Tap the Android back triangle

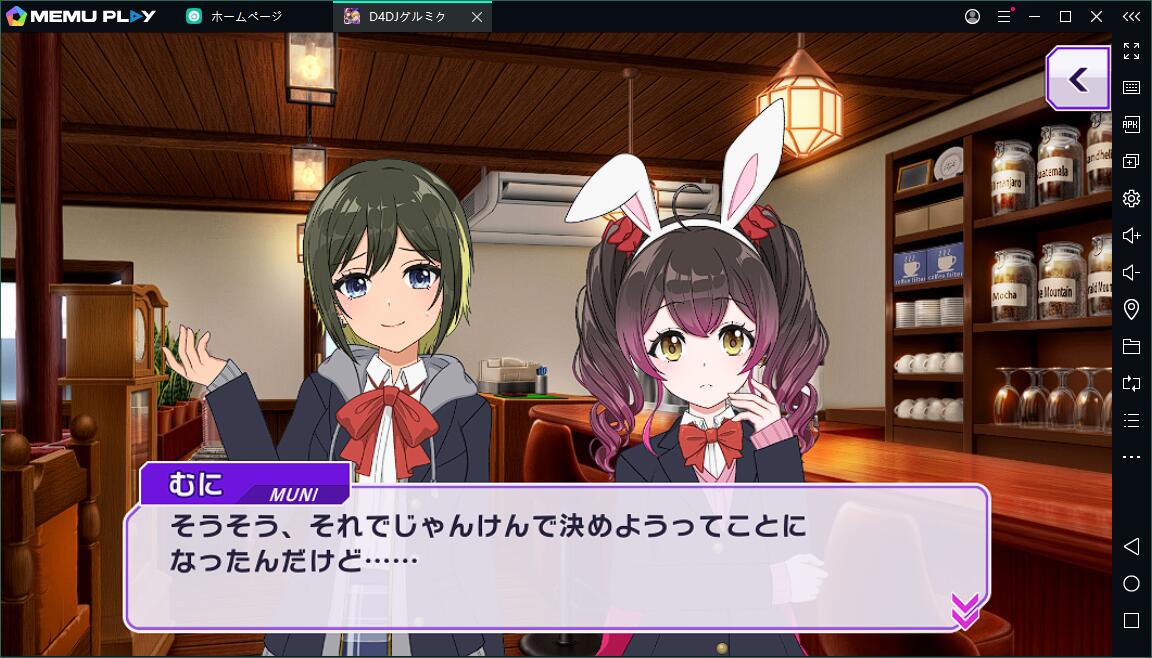coord(1131,546)
